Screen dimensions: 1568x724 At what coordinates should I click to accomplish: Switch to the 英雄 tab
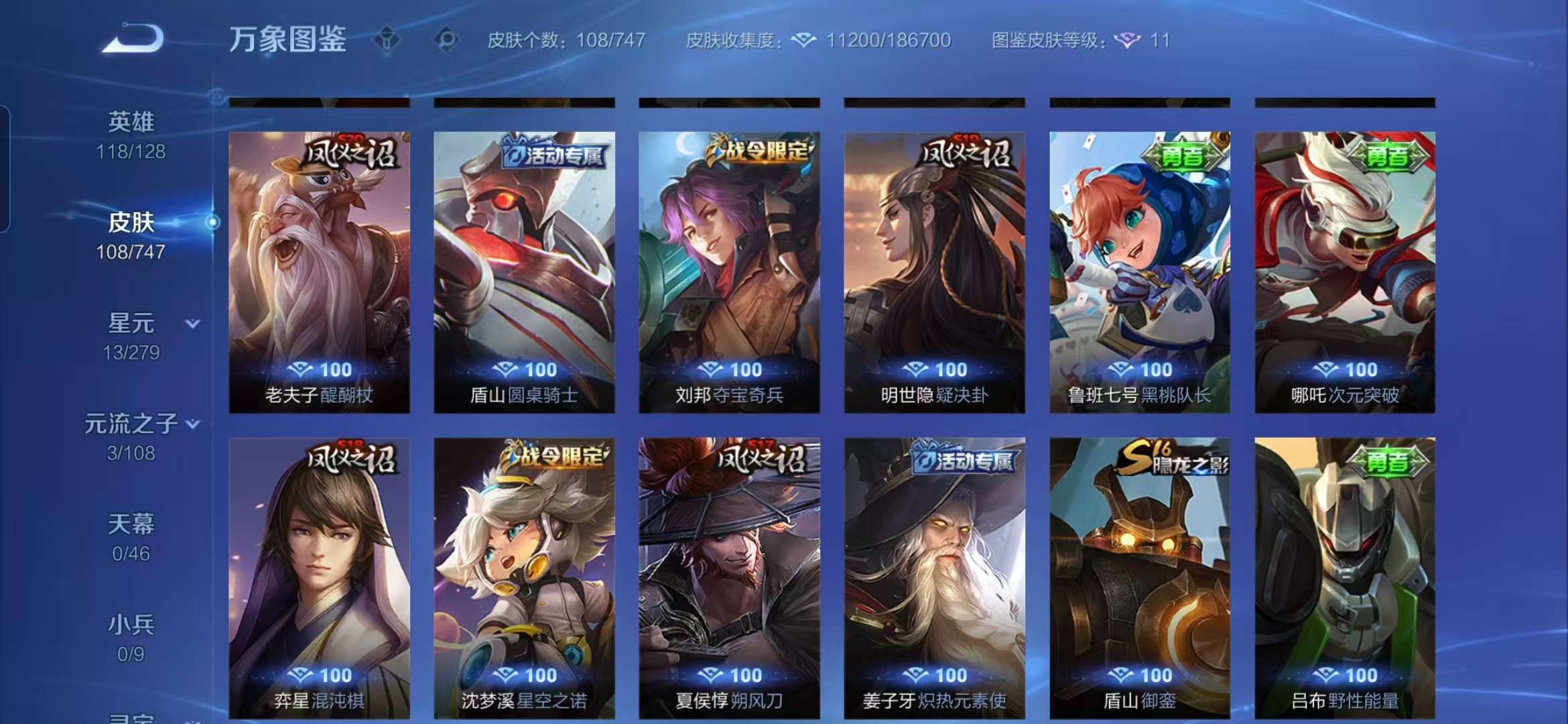[132, 121]
